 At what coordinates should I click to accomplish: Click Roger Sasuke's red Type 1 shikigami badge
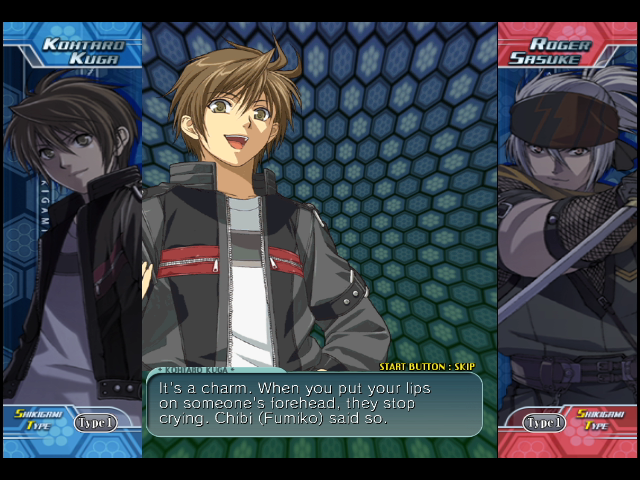[x=544, y=423]
